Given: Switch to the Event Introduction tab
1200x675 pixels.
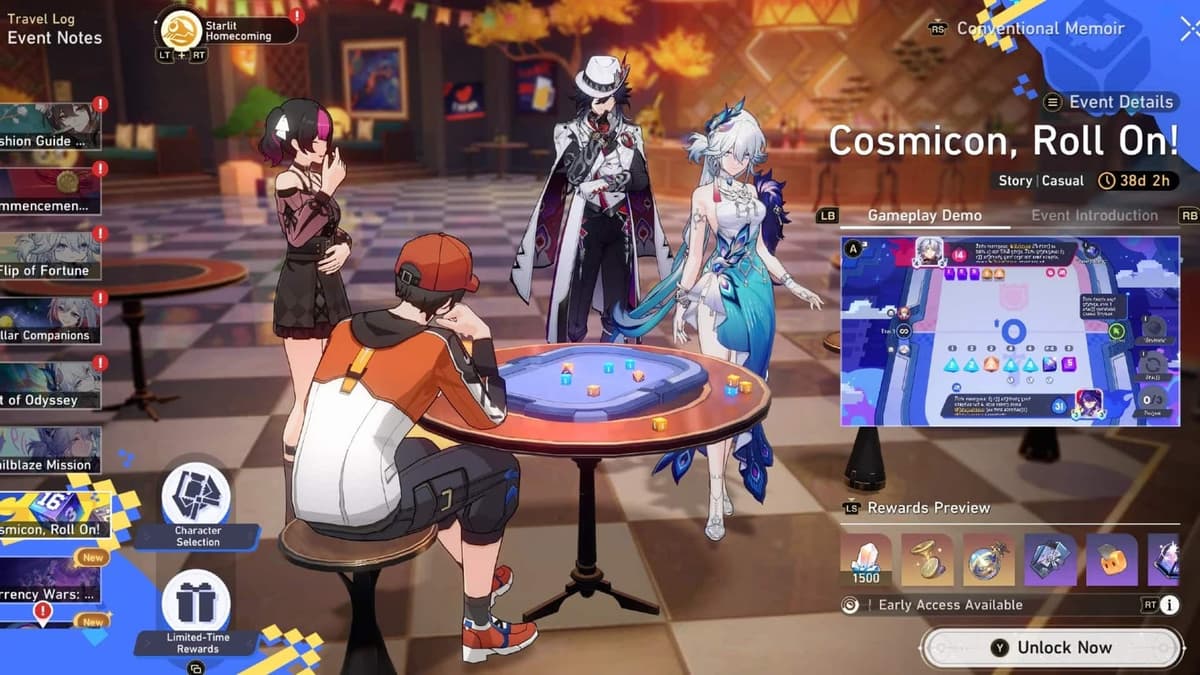Looking at the screenshot, I should coord(1094,216).
